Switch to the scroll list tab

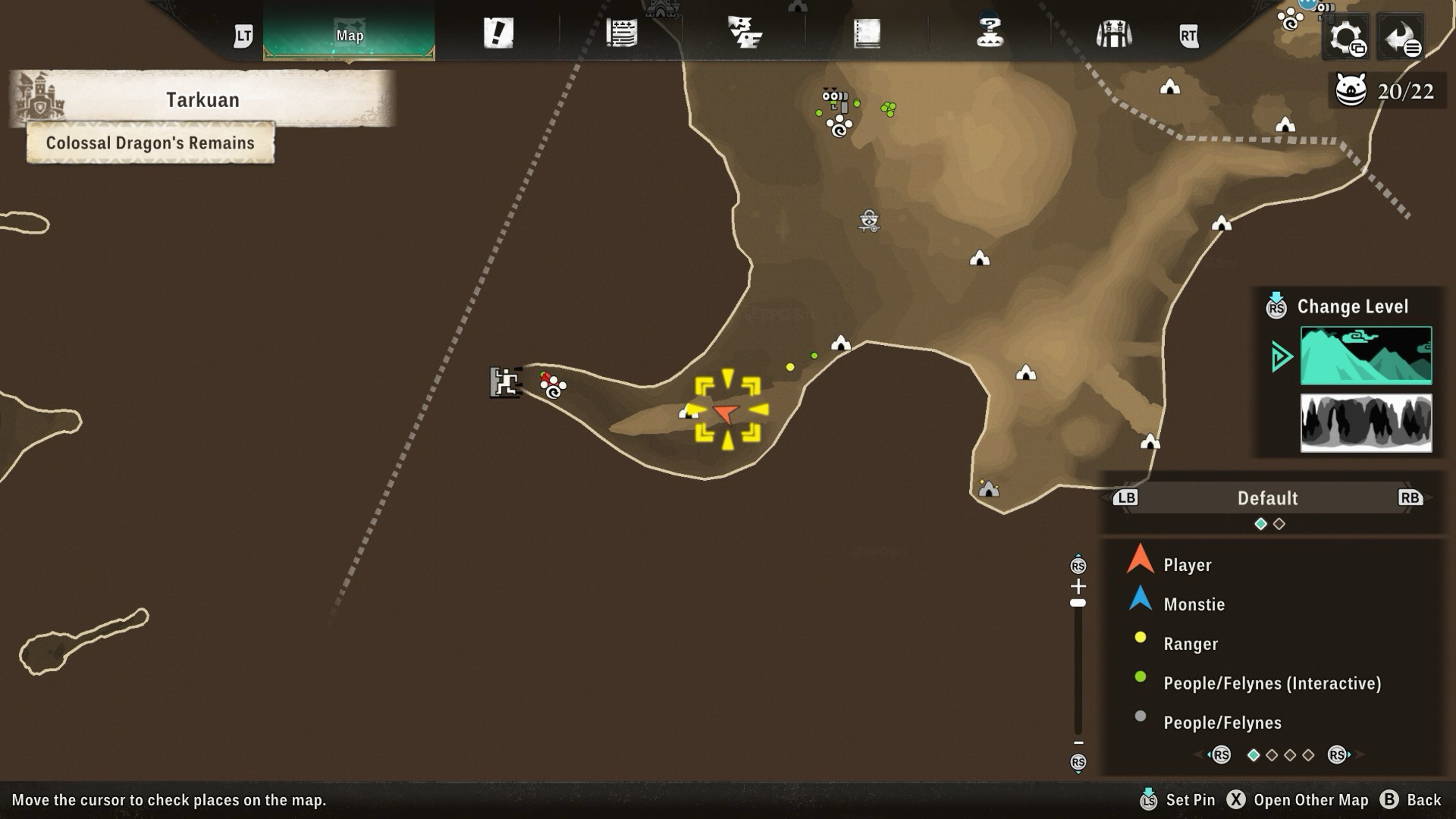point(622,33)
